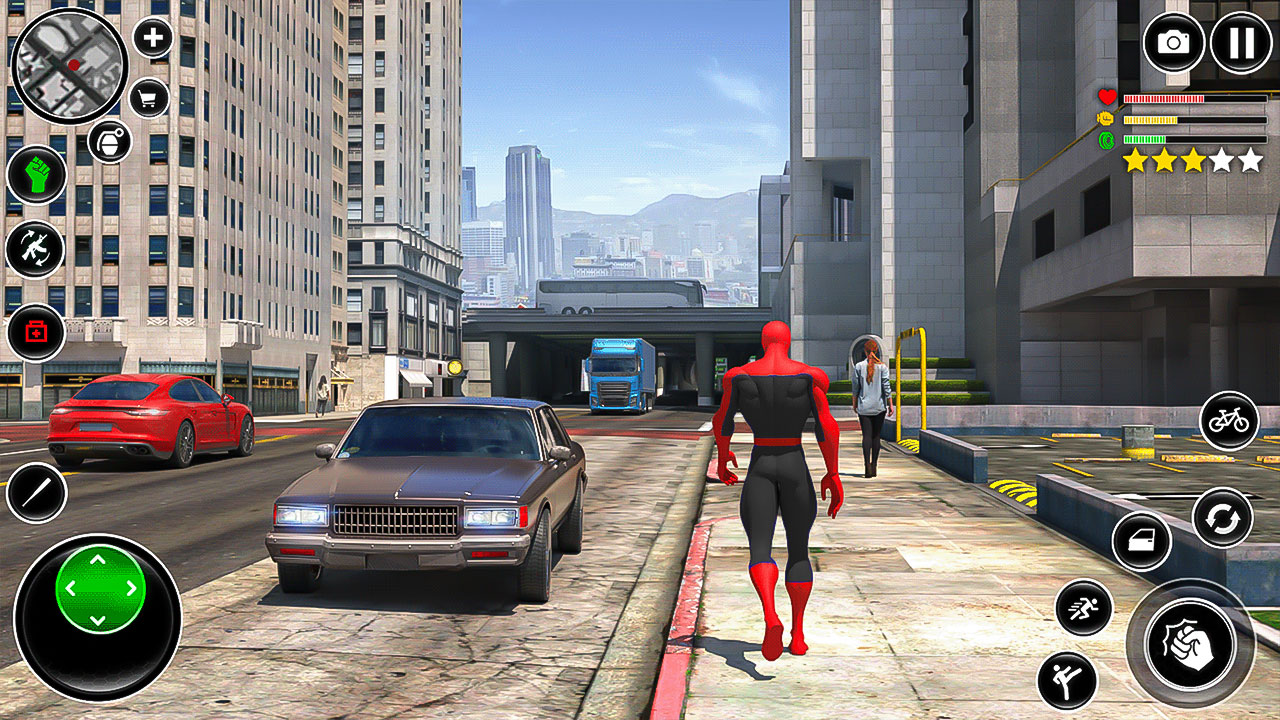
Task: Open the car door to enter vehicle
Action: (x=1142, y=540)
